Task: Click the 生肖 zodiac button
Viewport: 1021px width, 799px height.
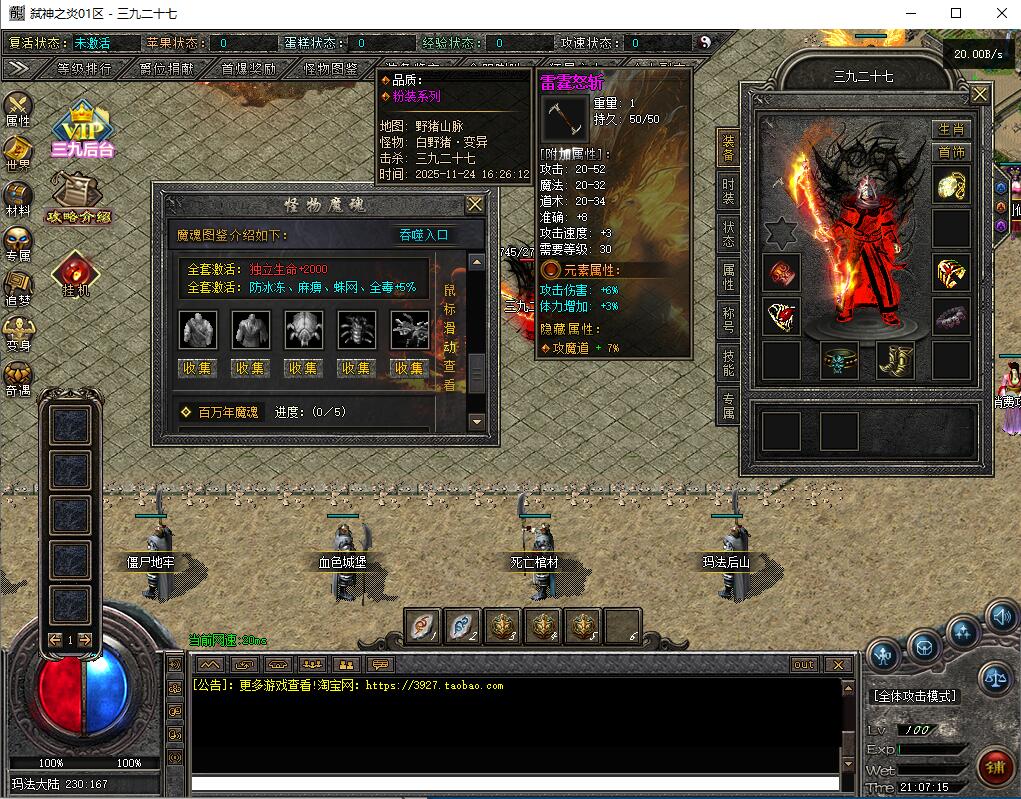Action: coord(951,130)
